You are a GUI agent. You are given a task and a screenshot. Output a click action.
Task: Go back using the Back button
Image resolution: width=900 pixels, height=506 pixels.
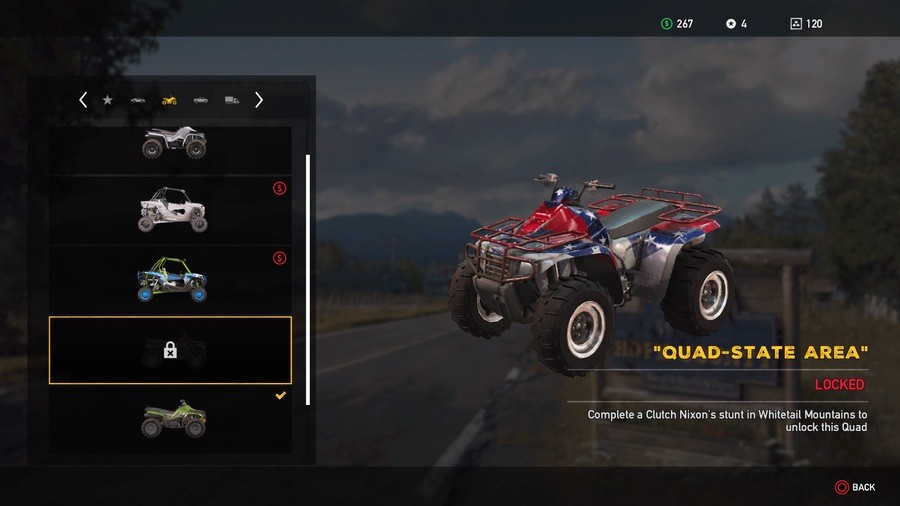(855, 487)
